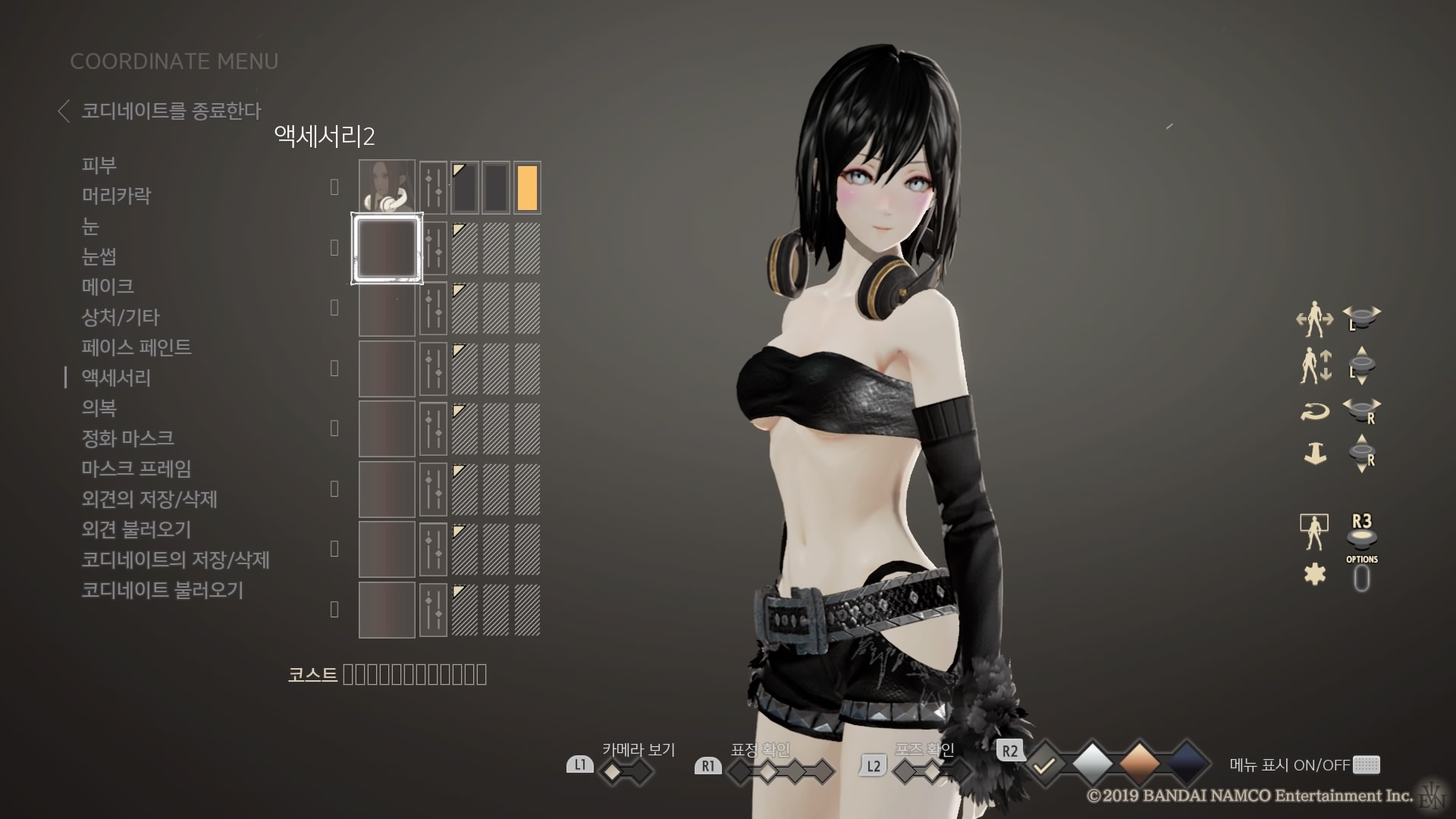Select the 정화 마스크 entry
Viewport: 1456px width, 819px height.
[x=127, y=438]
